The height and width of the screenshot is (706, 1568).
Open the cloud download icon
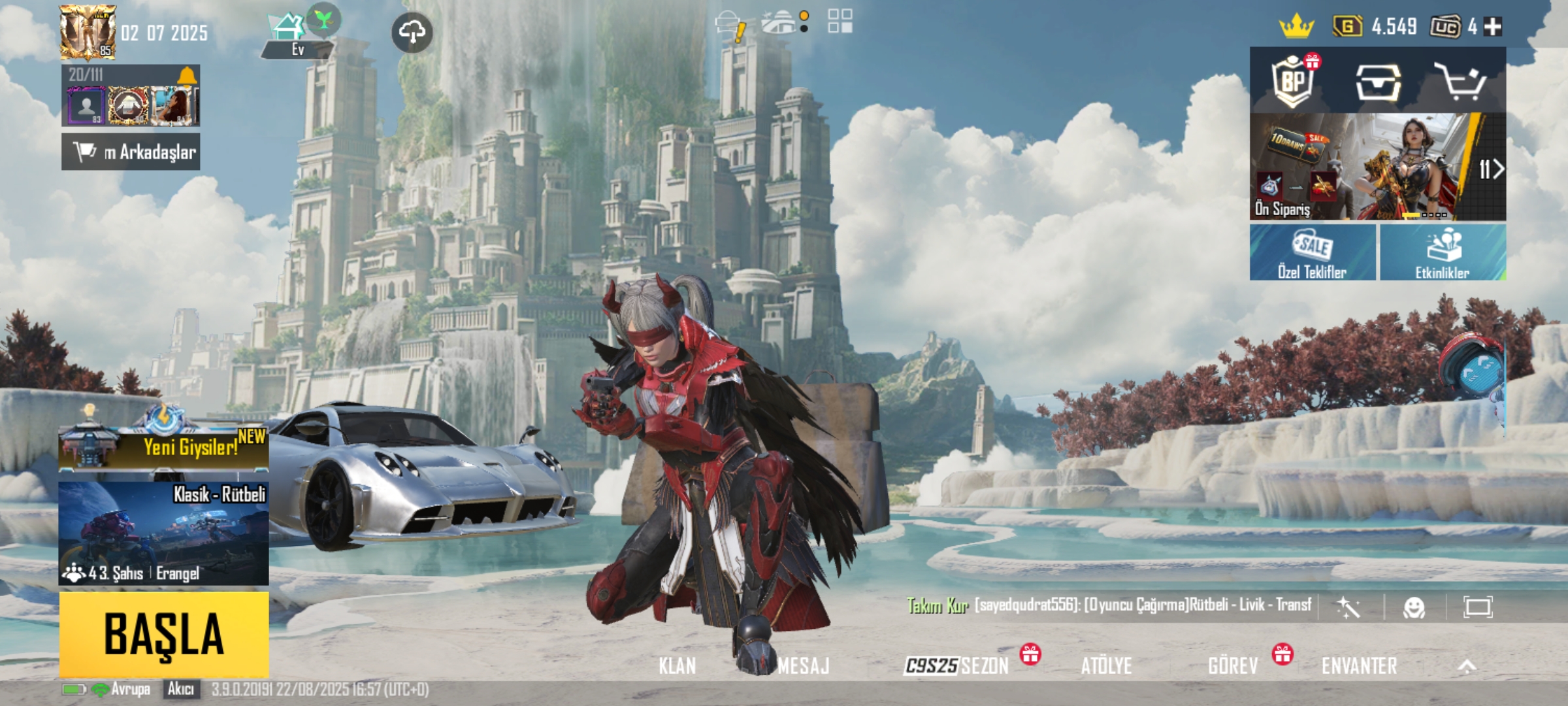point(412,32)
